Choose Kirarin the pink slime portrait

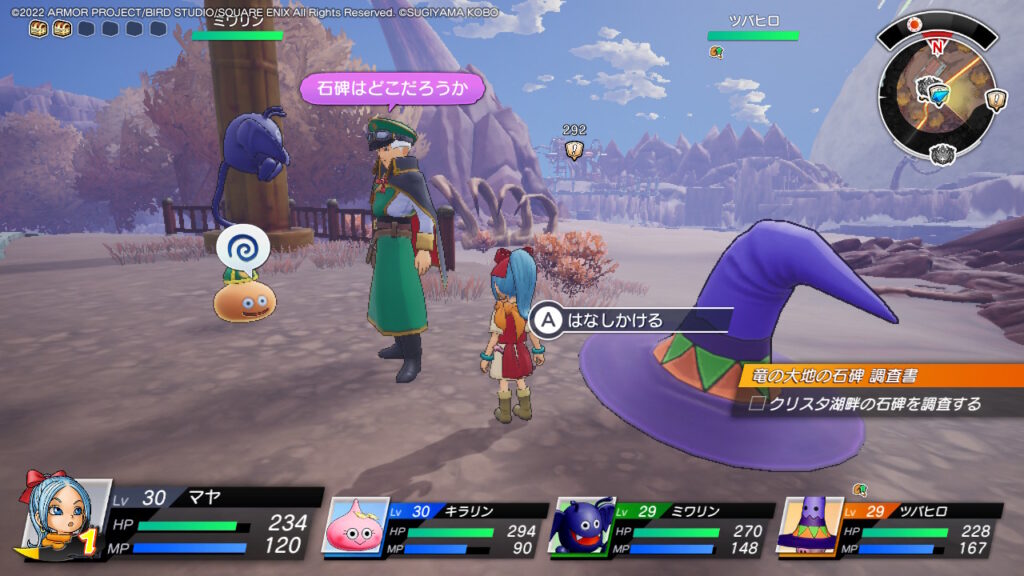click(x=355, y=525)
